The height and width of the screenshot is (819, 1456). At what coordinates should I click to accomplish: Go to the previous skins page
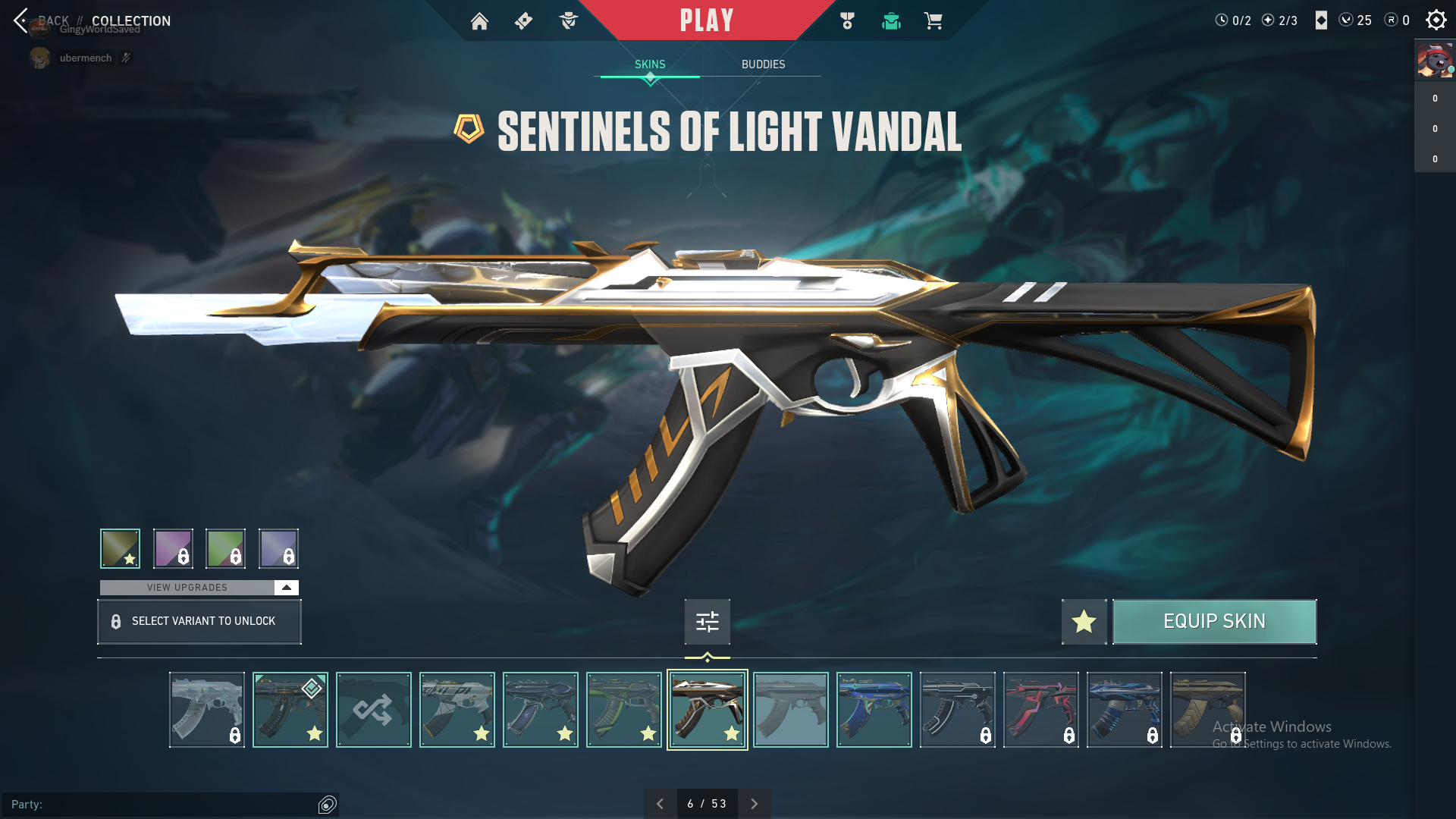[660, 804]
